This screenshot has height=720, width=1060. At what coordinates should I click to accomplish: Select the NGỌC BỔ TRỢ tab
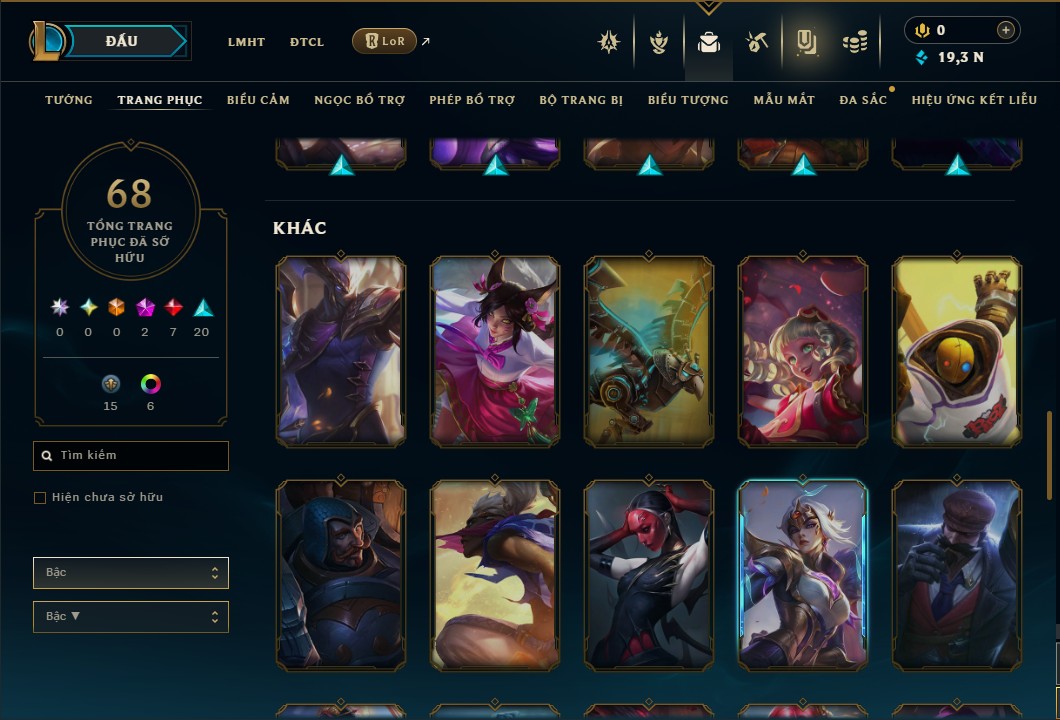(359, 100)
